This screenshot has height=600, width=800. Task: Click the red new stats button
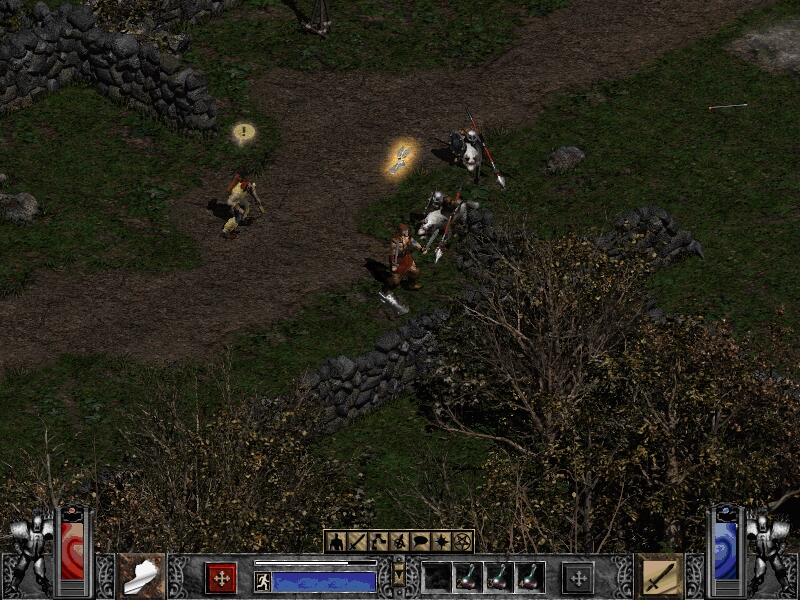[x=221, y=578]
